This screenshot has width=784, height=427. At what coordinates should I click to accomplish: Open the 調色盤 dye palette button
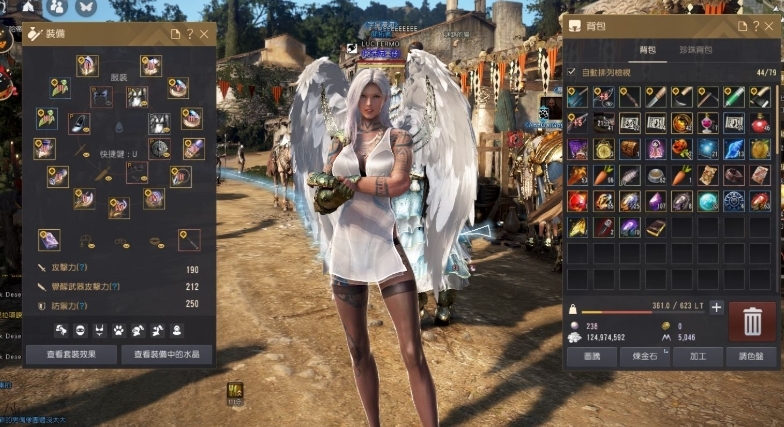pyautogui.click(x=751, y=356)
